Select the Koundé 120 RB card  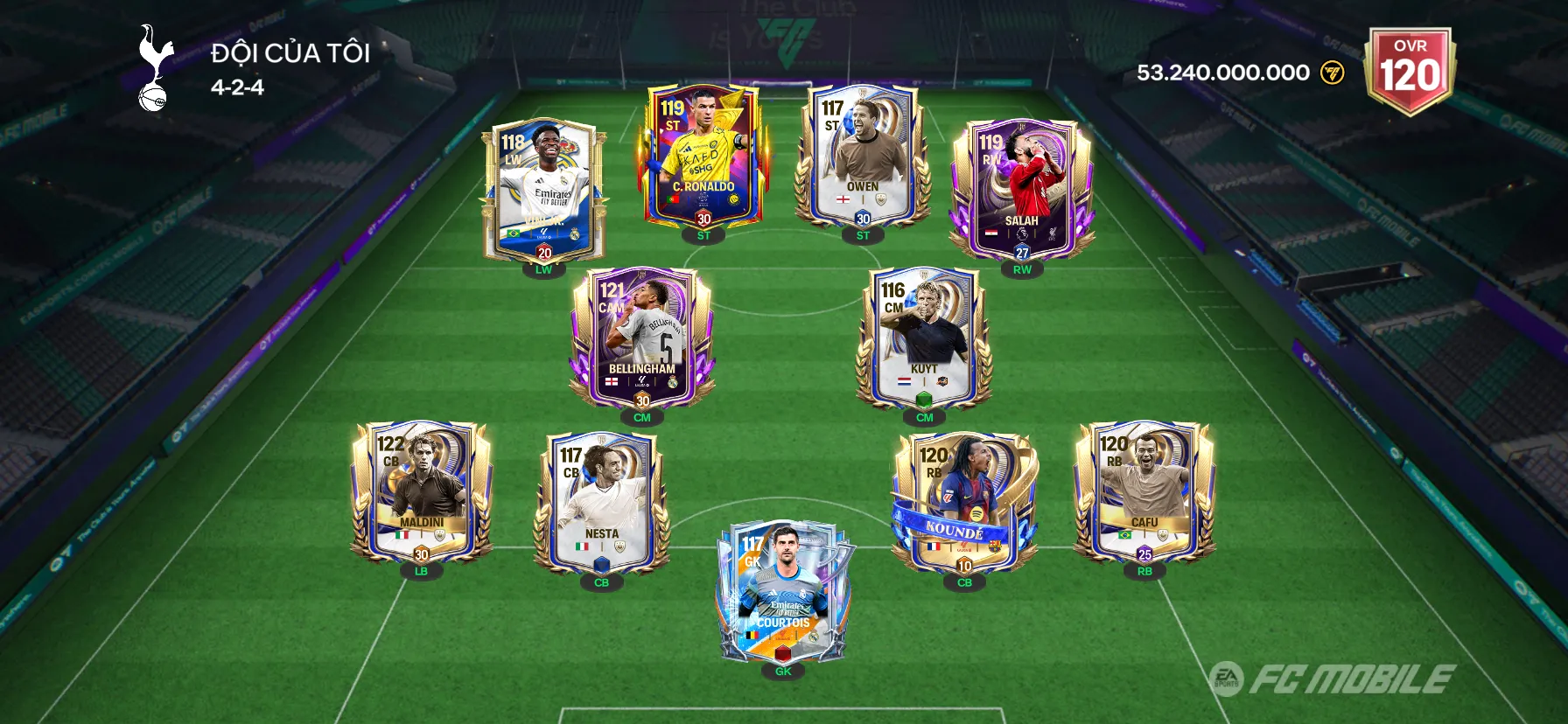pyautogui.click(x=963, y=505)
